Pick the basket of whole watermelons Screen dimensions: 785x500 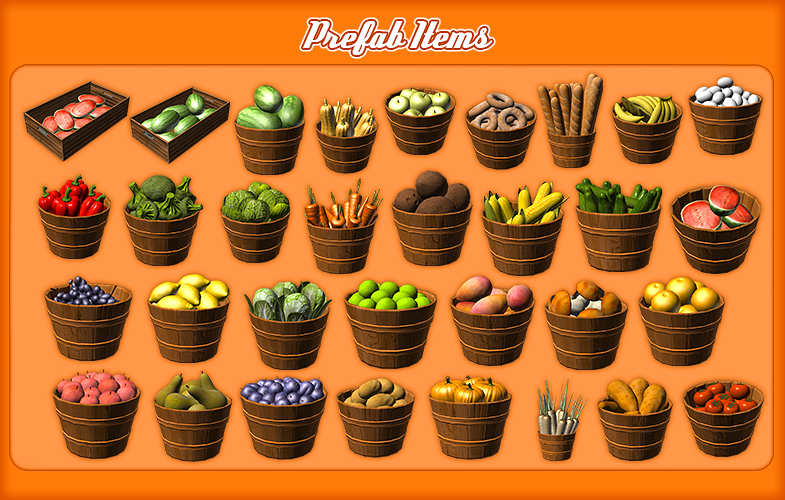coord(269,131)
